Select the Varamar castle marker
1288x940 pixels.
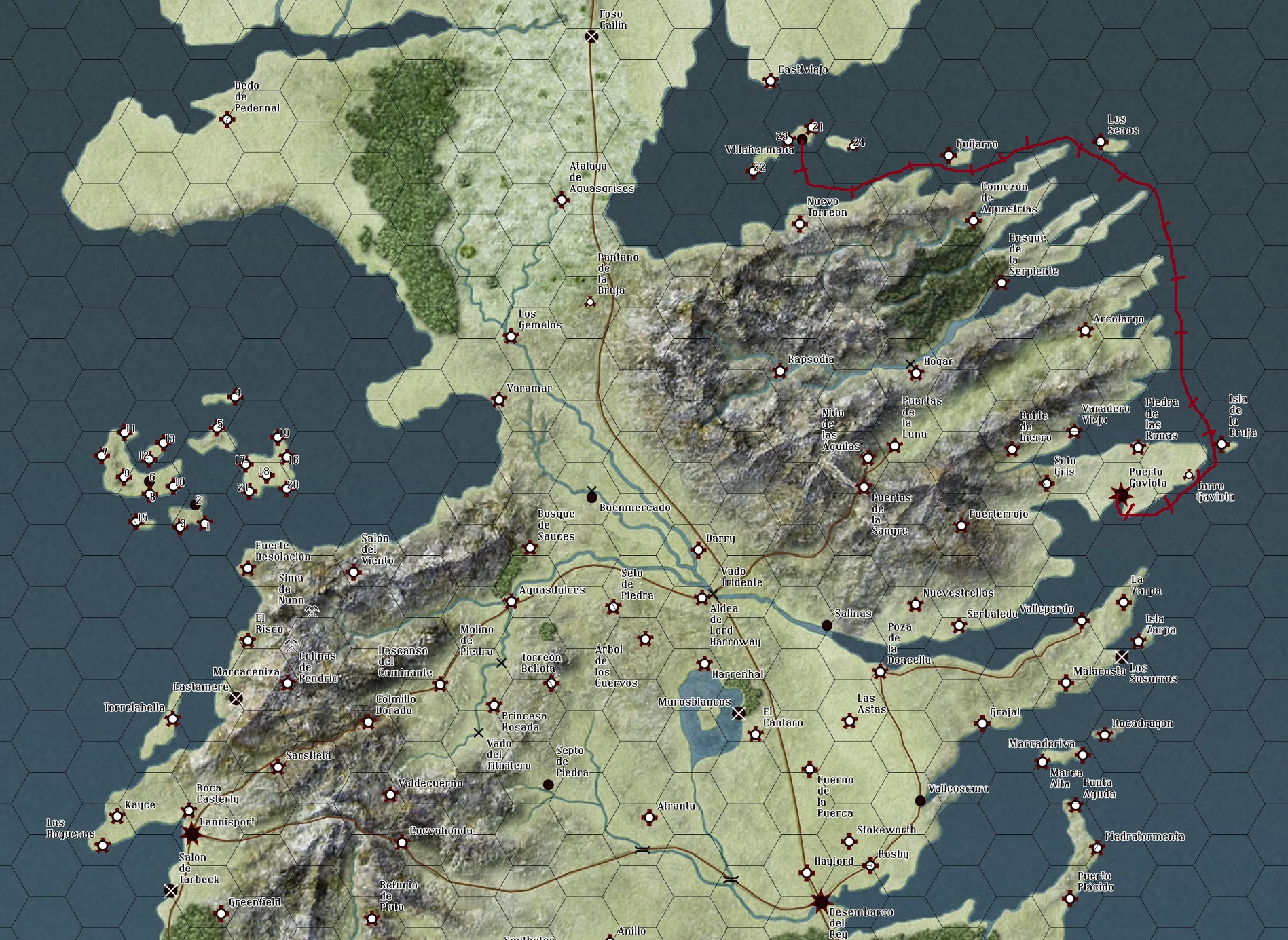click(498, 400)
